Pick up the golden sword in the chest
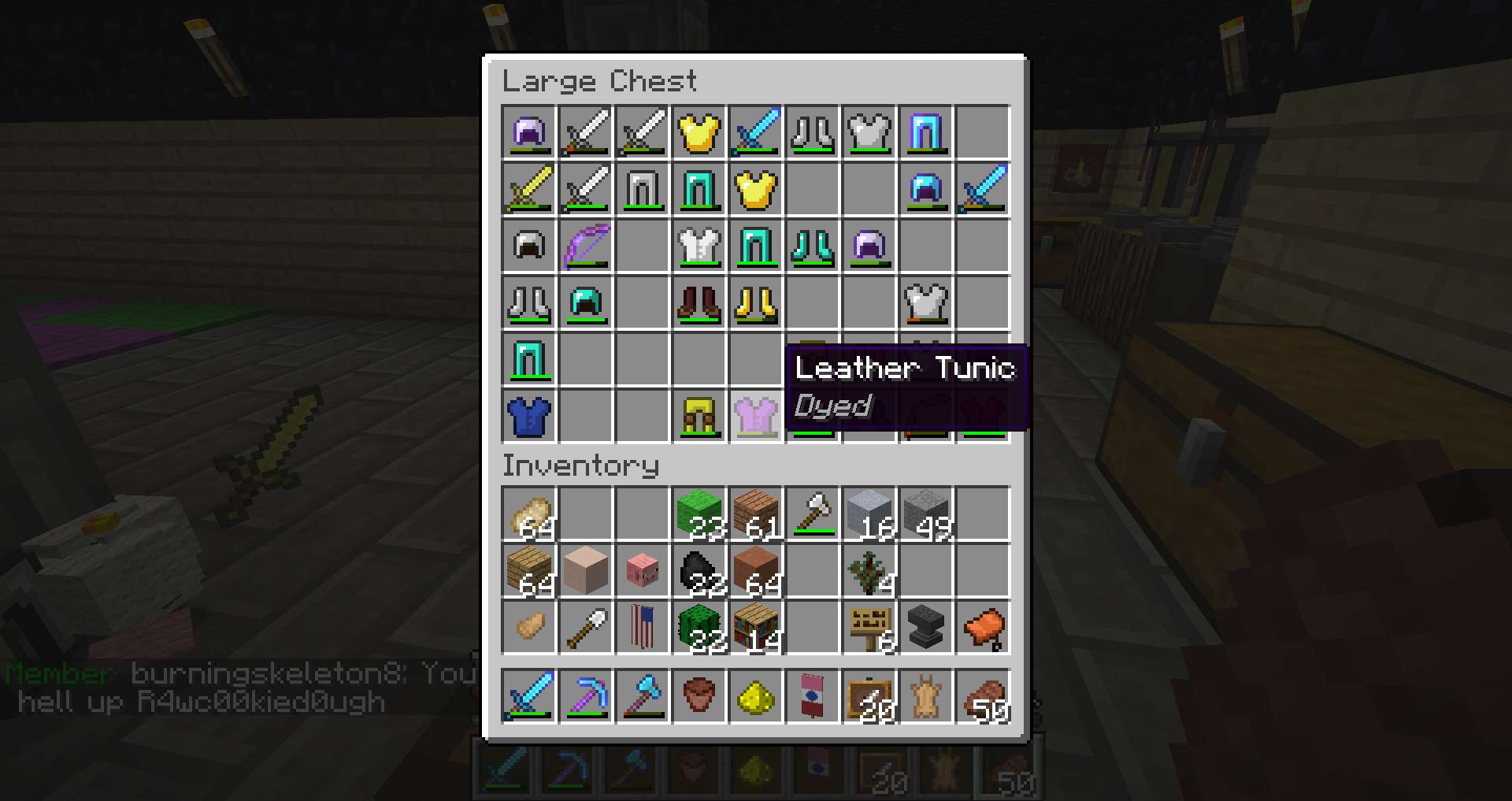 click(x=529, y=189)
